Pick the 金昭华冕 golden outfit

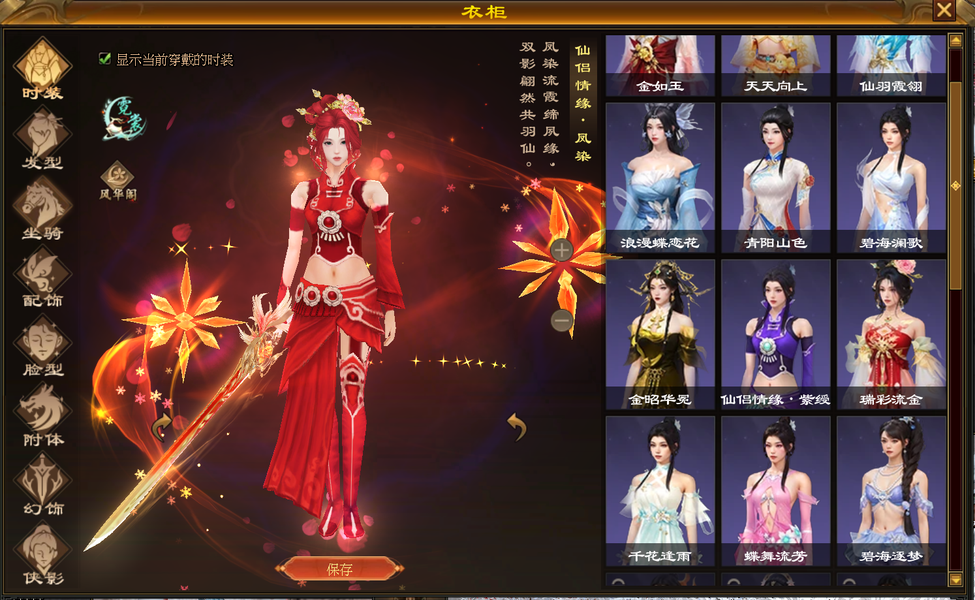[660, 334]
